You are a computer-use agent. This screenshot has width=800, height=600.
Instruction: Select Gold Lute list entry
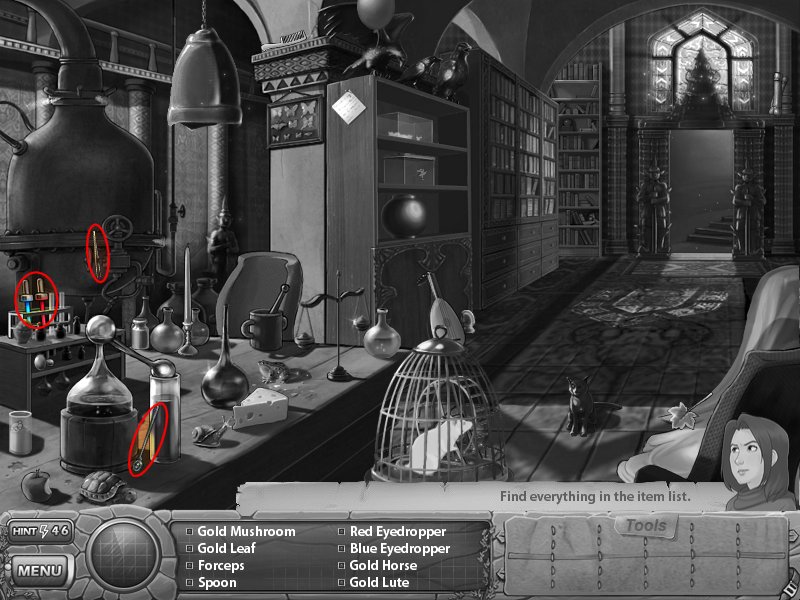379,583
